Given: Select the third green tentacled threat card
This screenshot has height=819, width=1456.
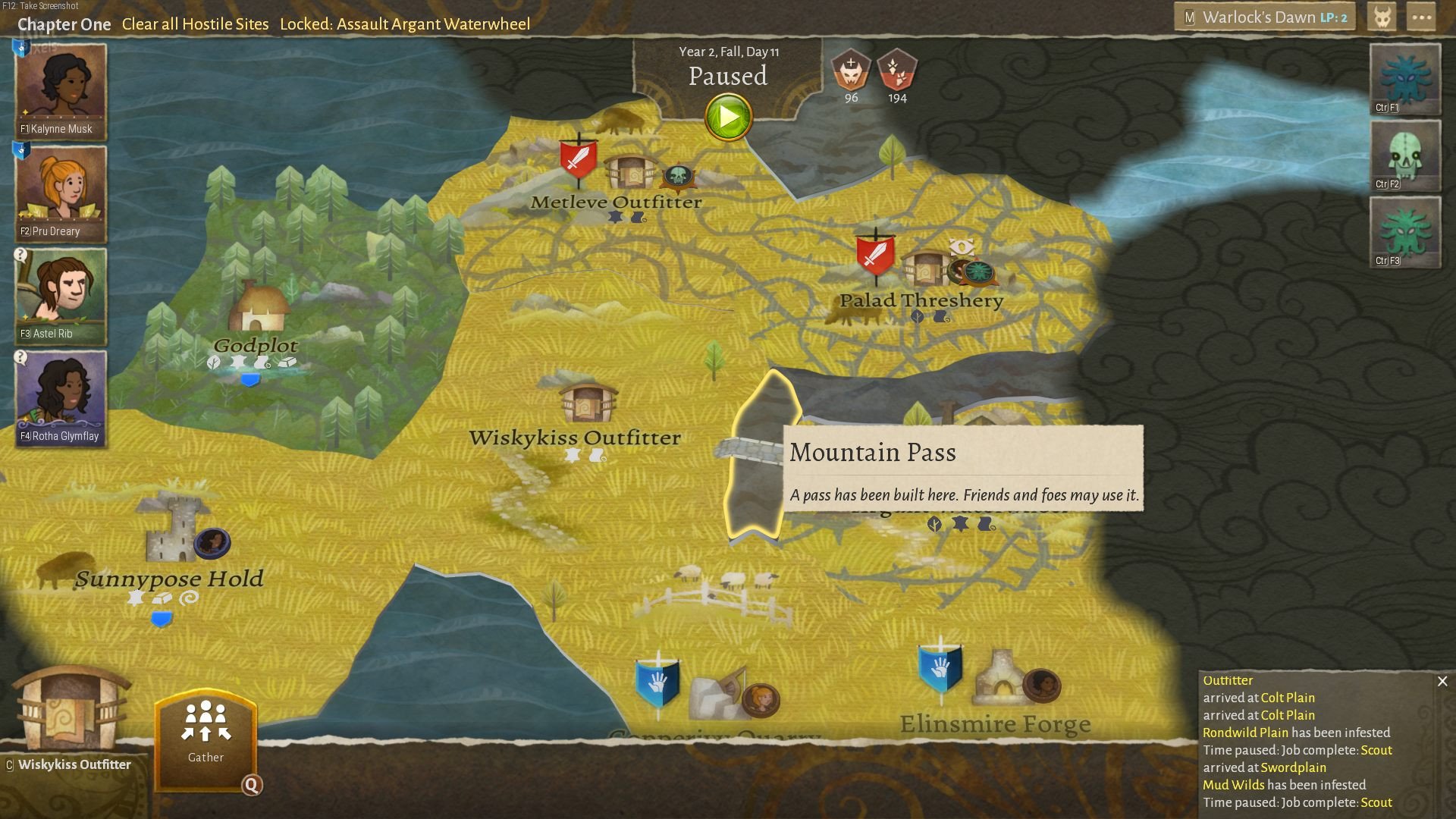Looking at the screenshot, I should click(x=1405, y=232).
